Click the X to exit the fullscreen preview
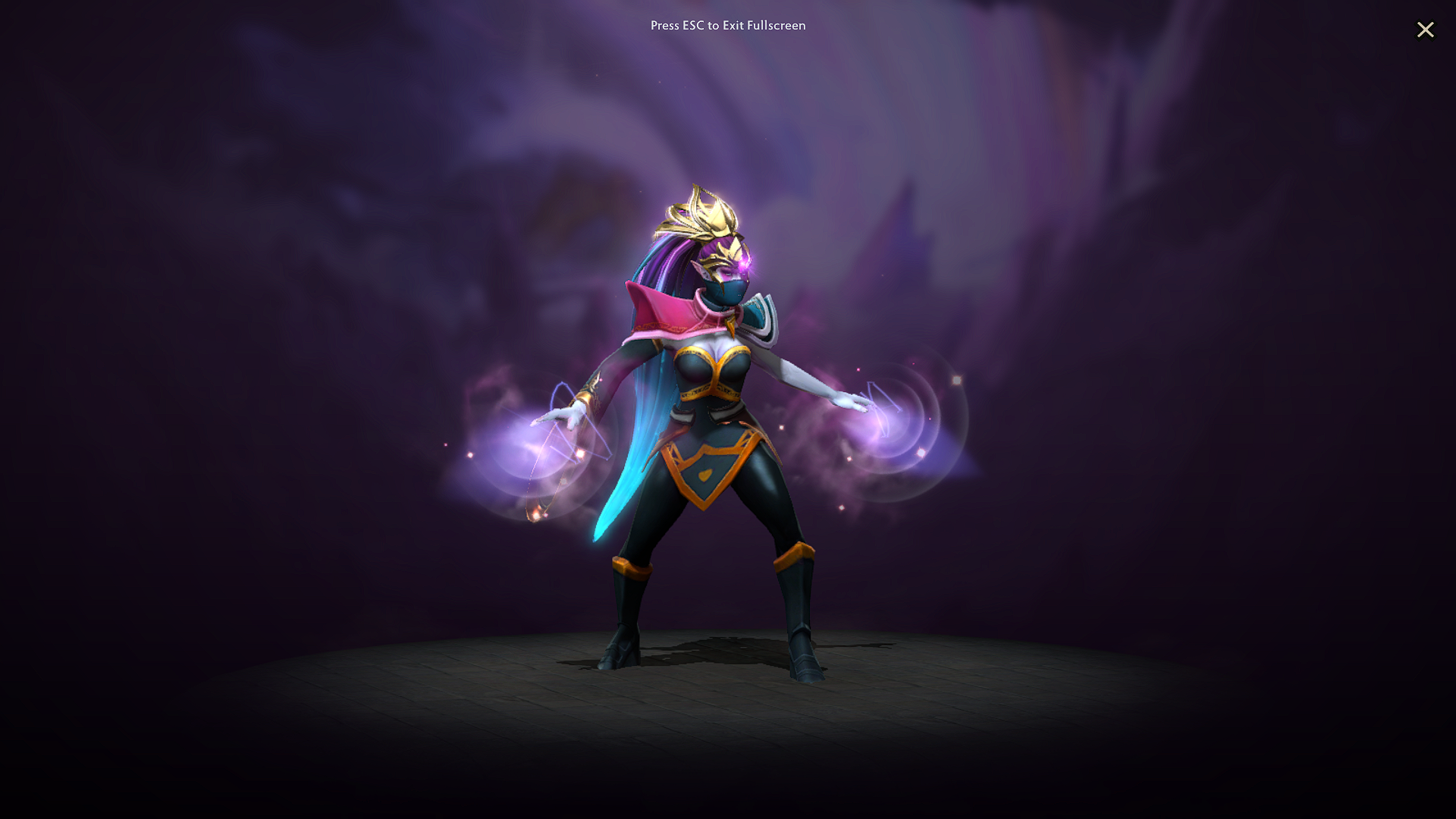 (1426, 30)
